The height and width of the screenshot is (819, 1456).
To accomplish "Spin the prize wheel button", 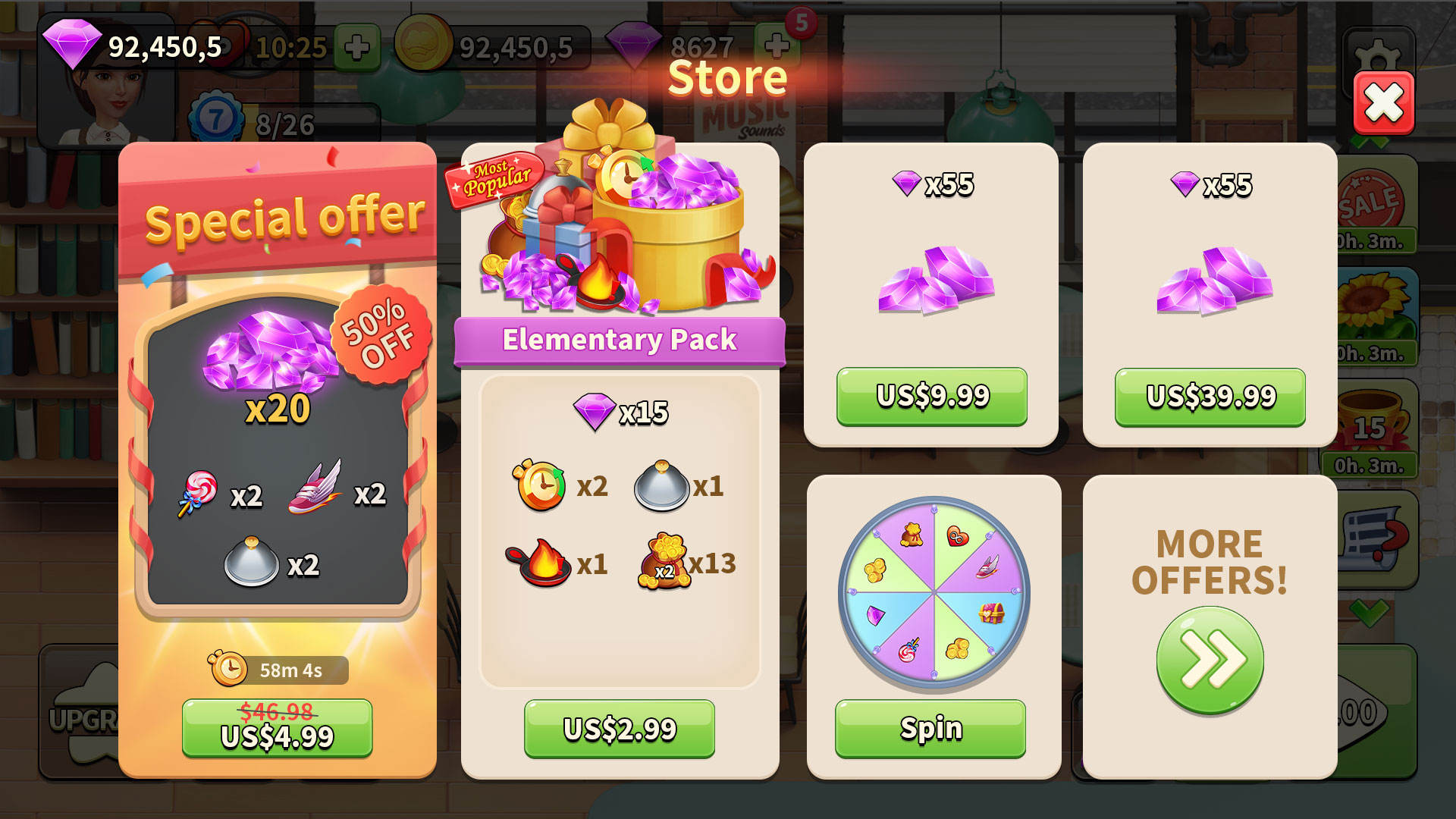I will coord(930,728).
